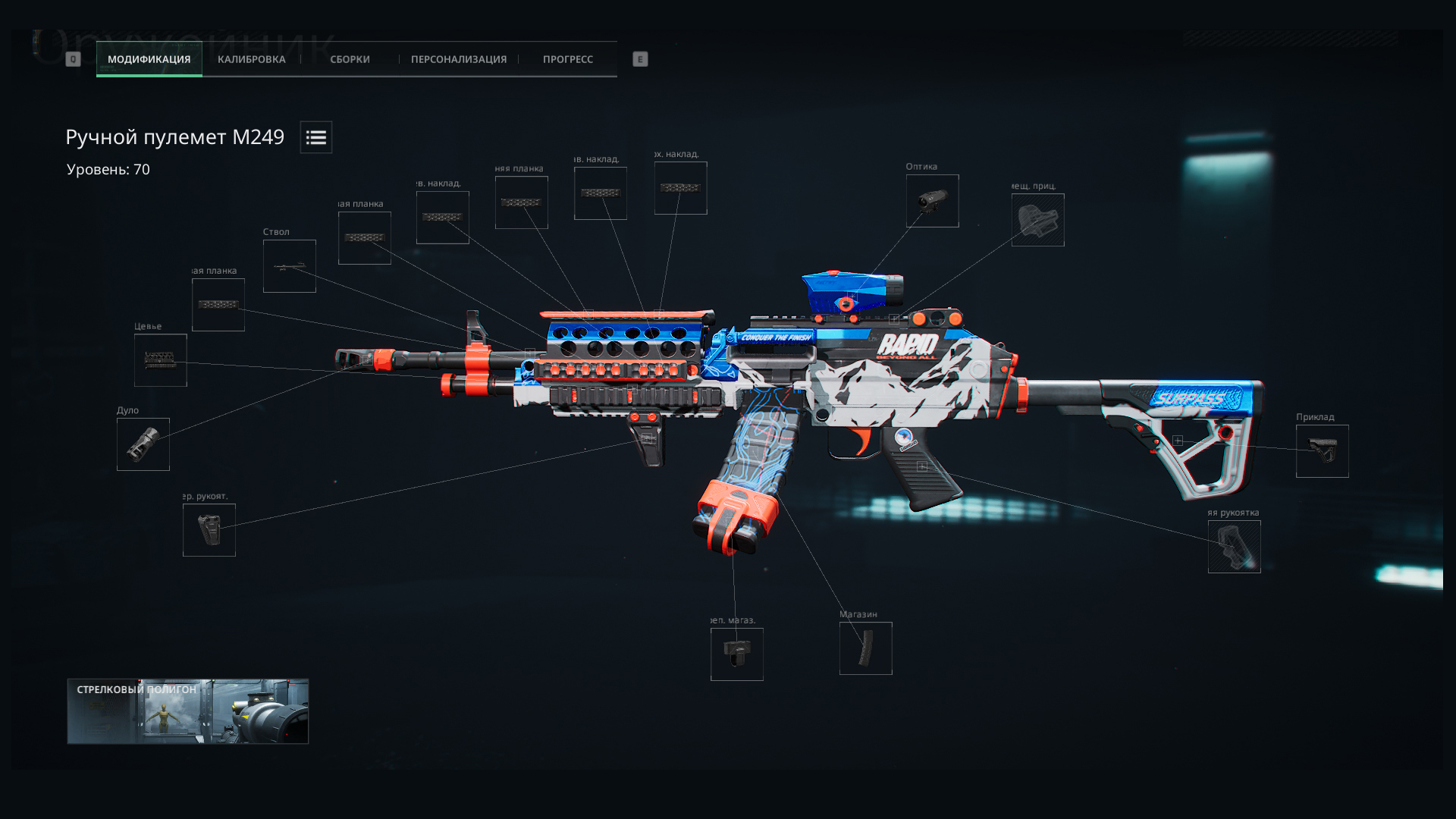Select the foregrip attachment slot

point(209,530)
